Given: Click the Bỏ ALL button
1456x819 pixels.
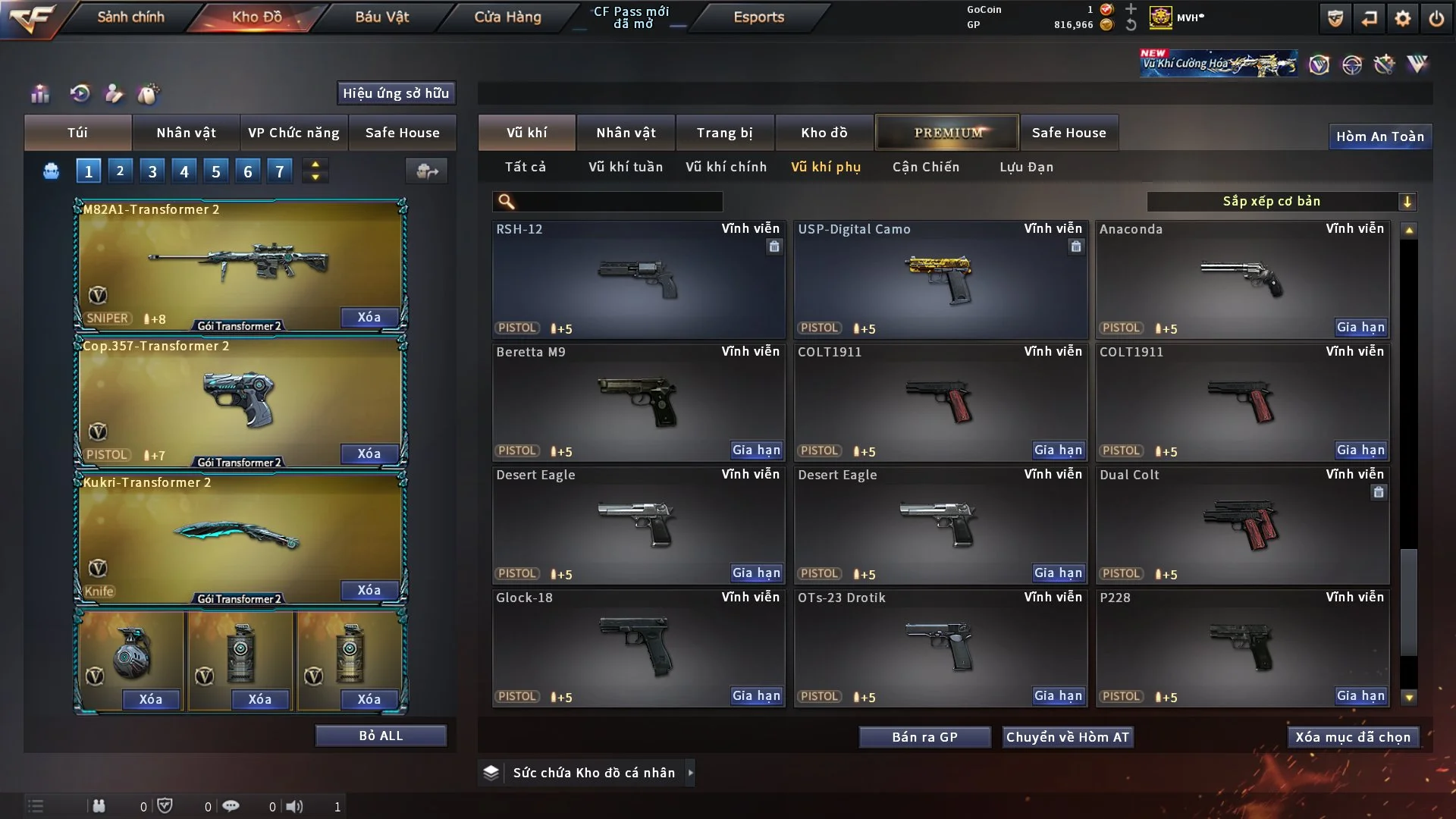Looking at the screenshot, I should click(x=381, y=736).
